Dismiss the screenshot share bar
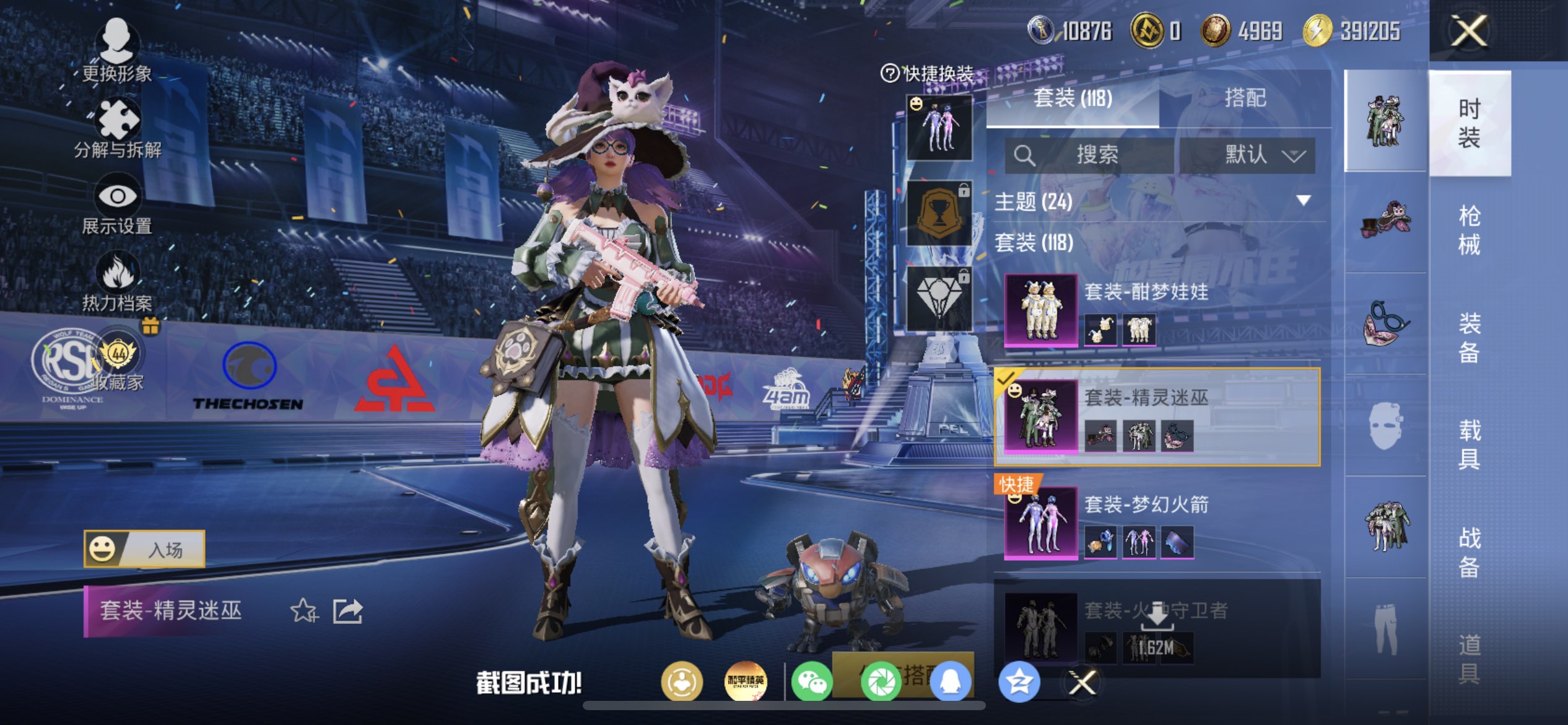Screen dimensions: 1568x725 [x=1082, y=683]
